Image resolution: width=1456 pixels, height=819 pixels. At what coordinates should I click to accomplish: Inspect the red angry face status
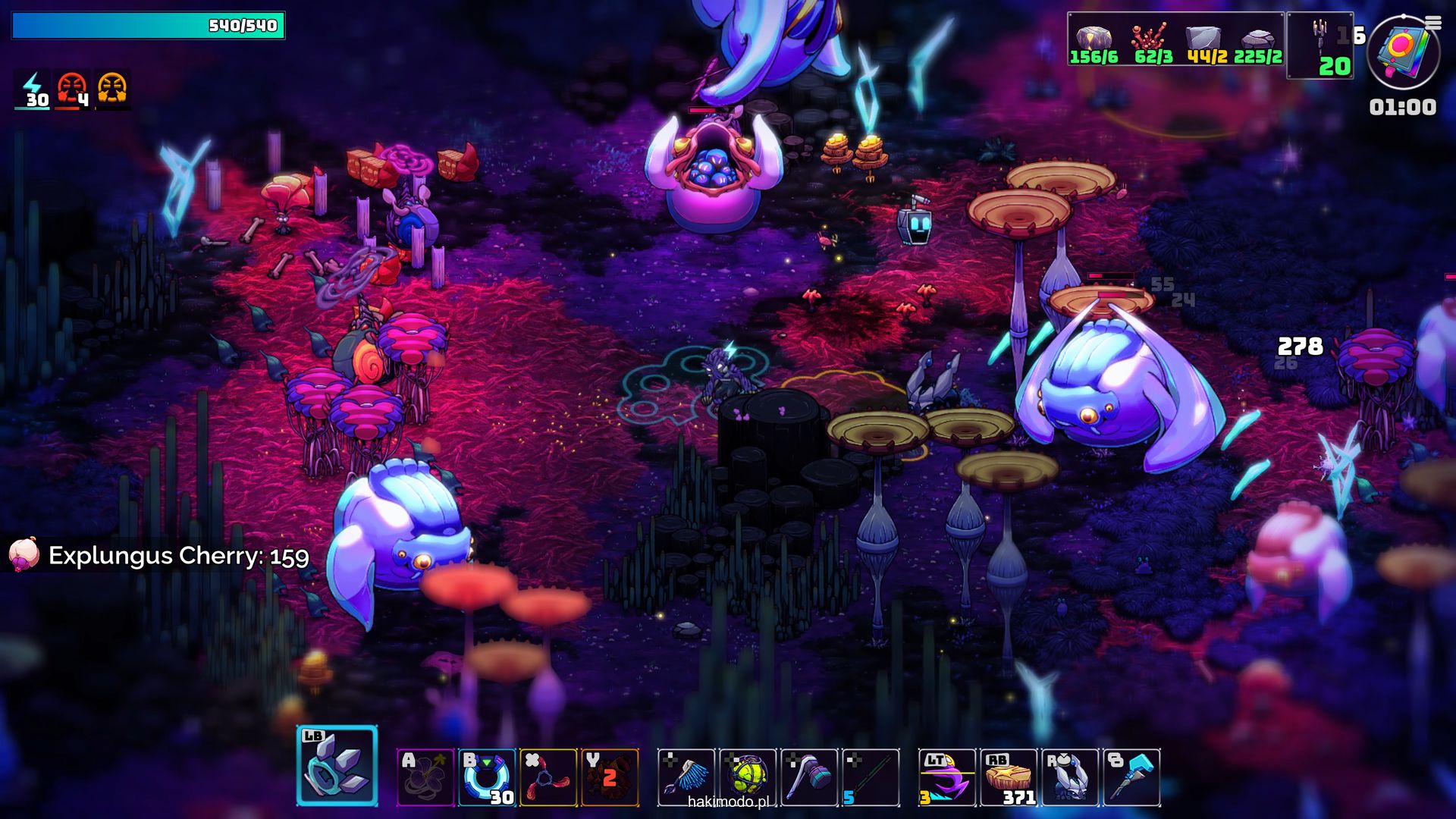73,90
